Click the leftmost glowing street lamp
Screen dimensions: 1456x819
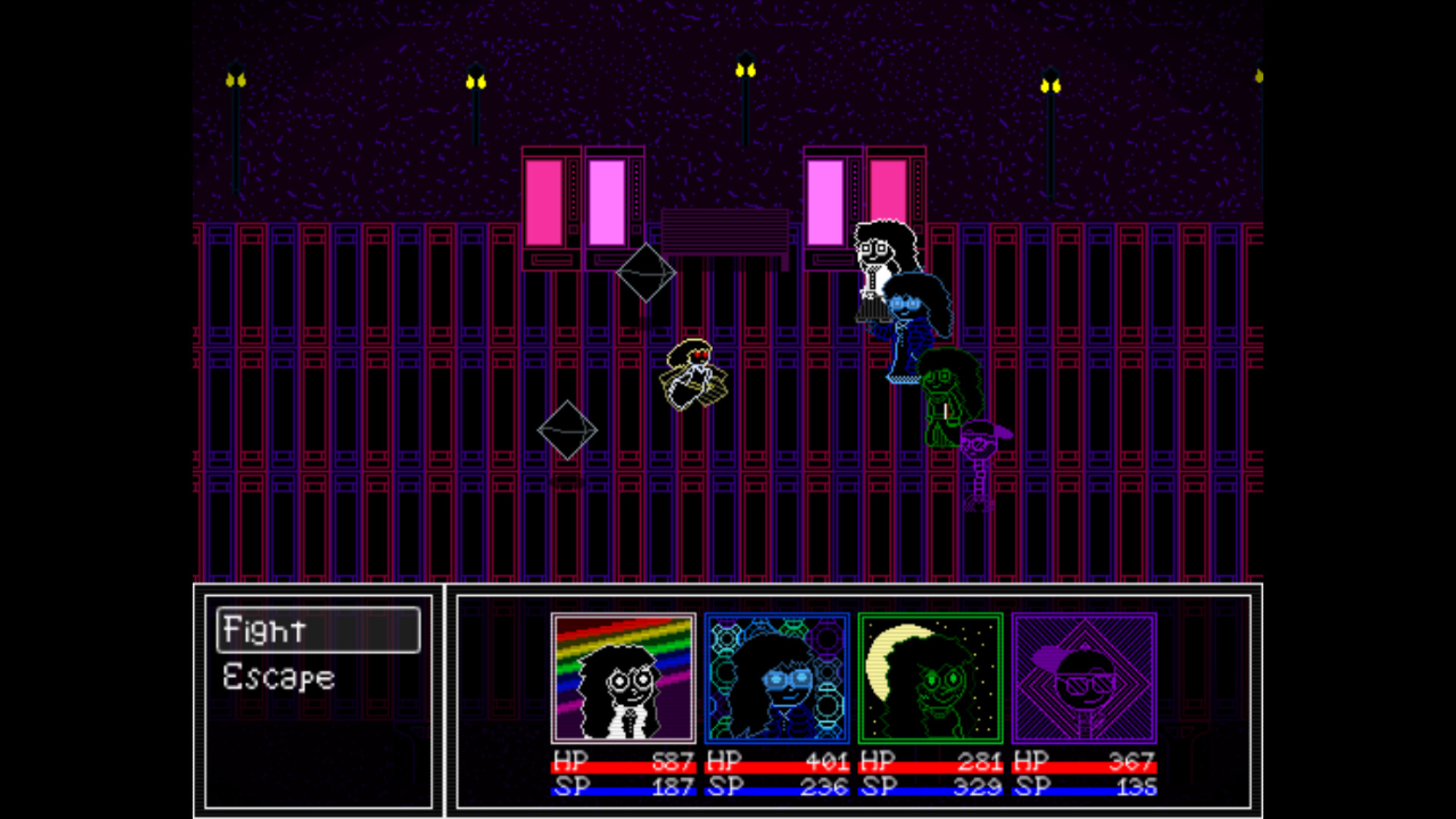click(235, 80)
